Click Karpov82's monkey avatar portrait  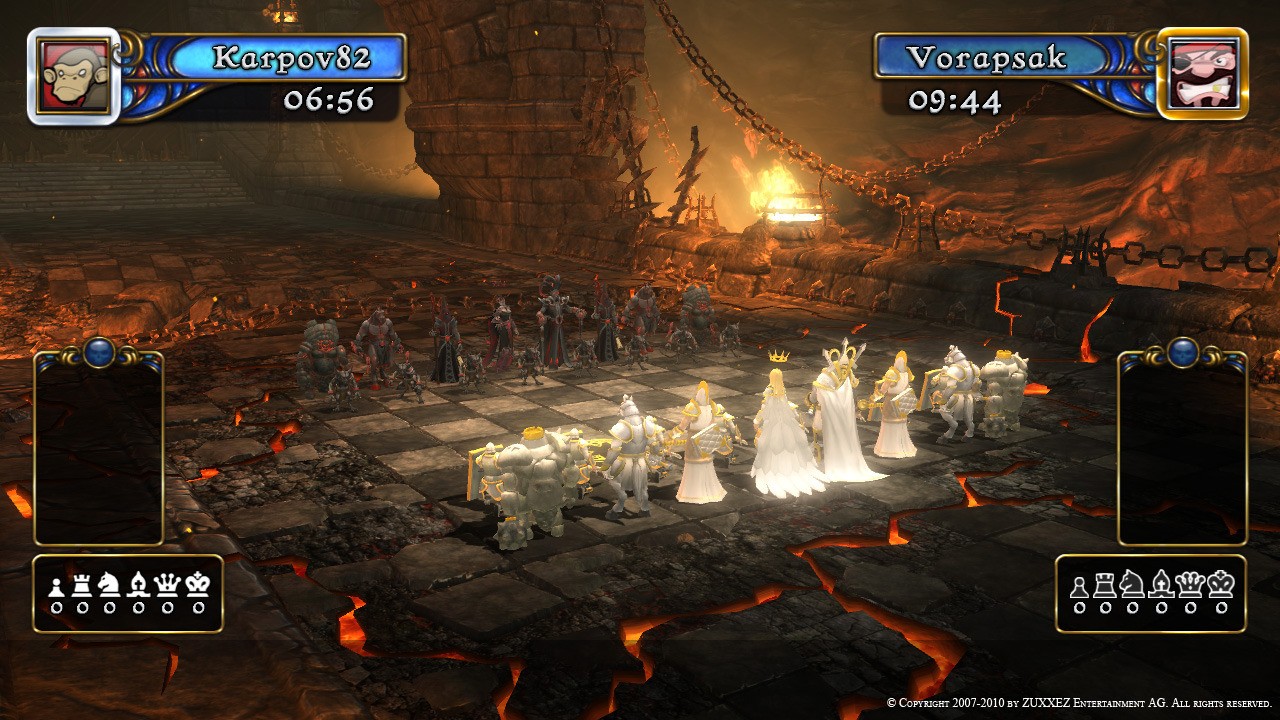pyautogui.click(x=73, y=75)
